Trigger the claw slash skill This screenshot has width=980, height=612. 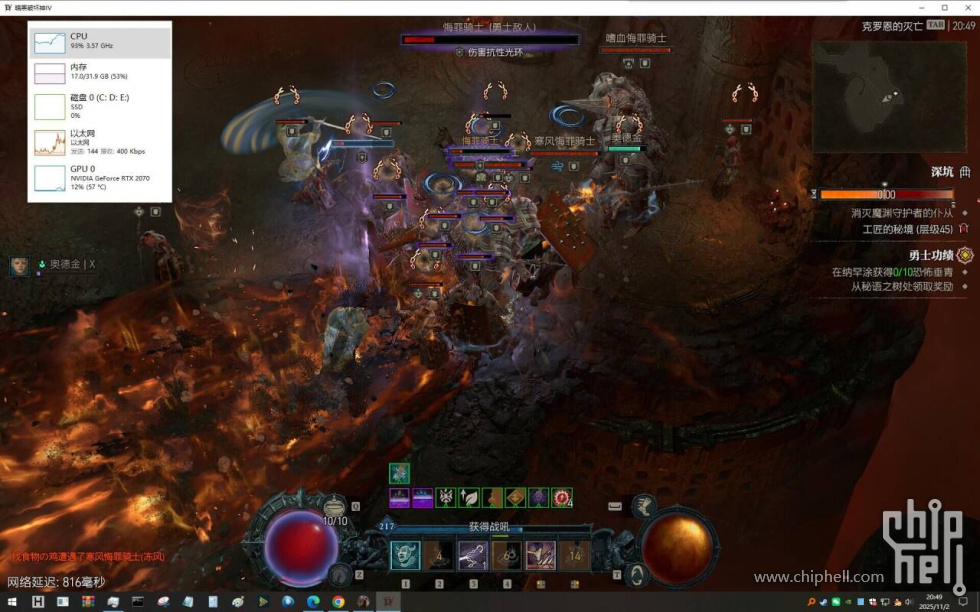click(540, 555)
